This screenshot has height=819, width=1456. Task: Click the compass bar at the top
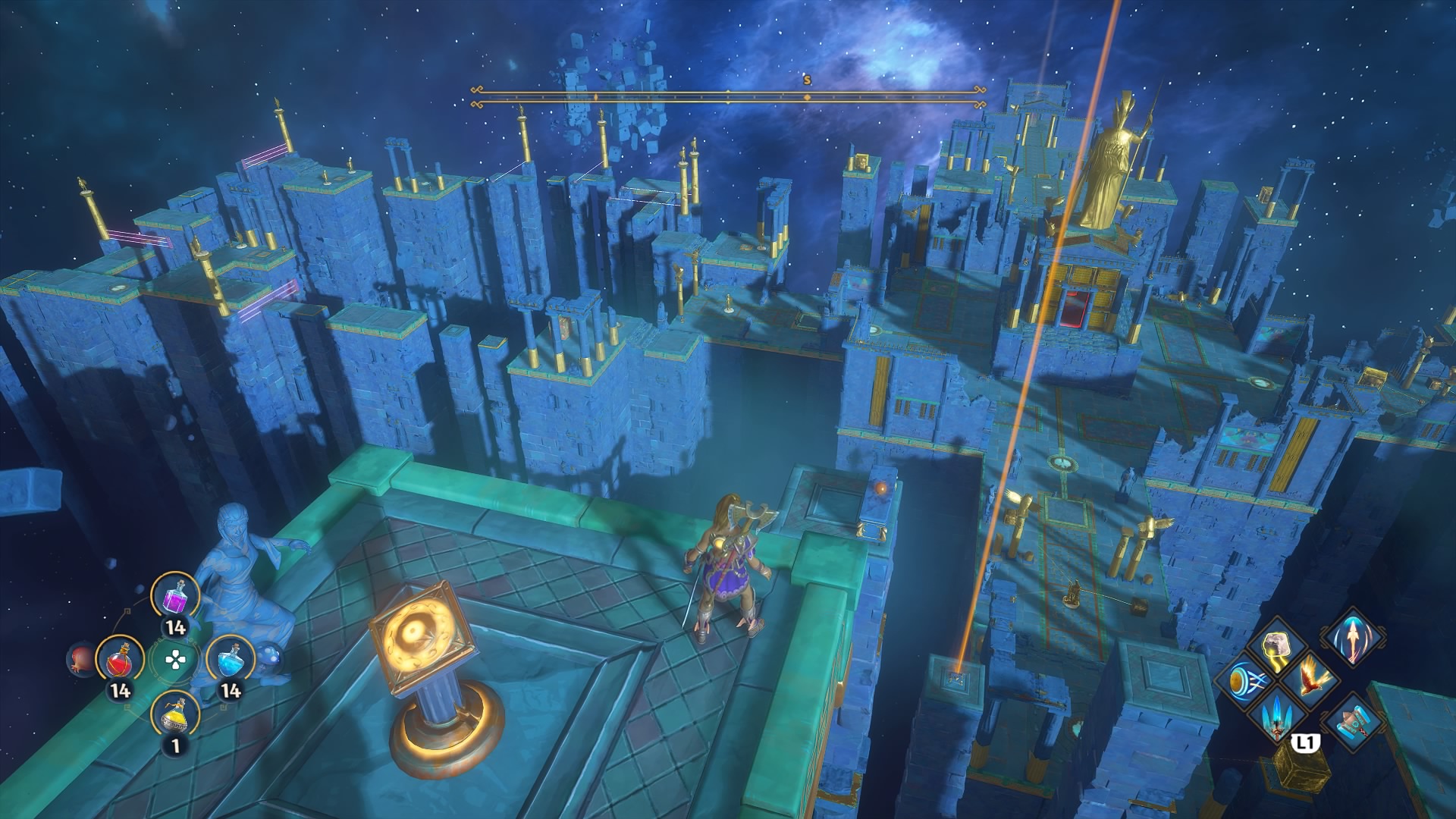728,96
